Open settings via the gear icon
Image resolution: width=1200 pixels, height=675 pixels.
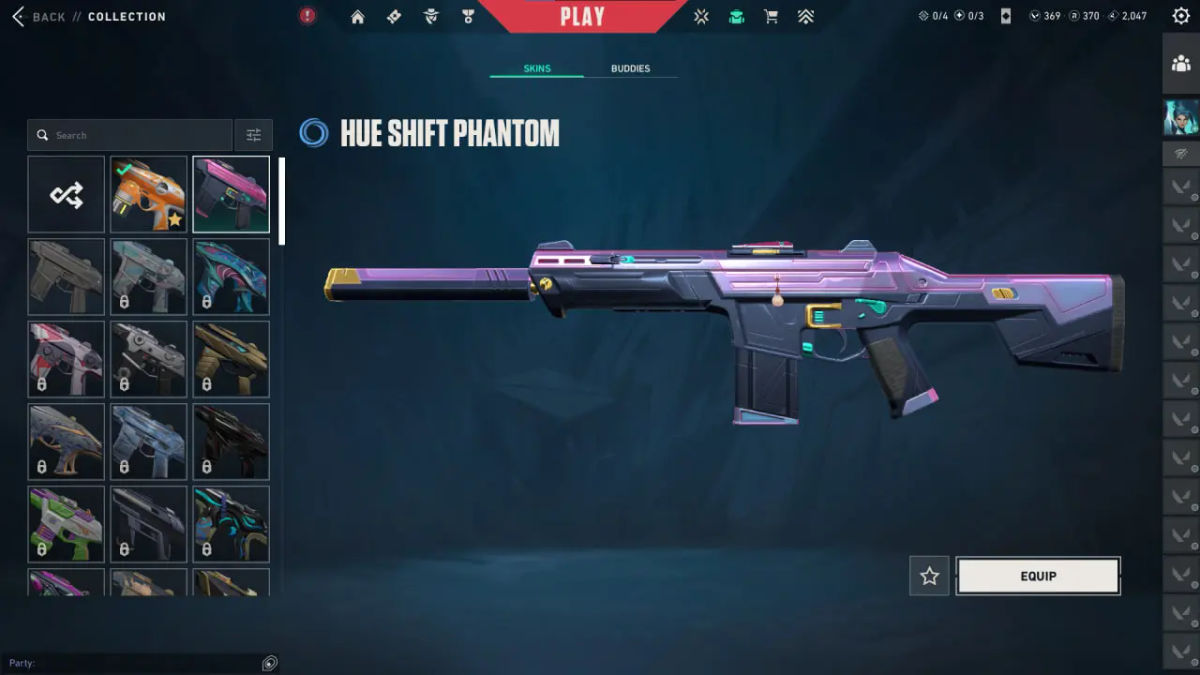point(1181,16)
